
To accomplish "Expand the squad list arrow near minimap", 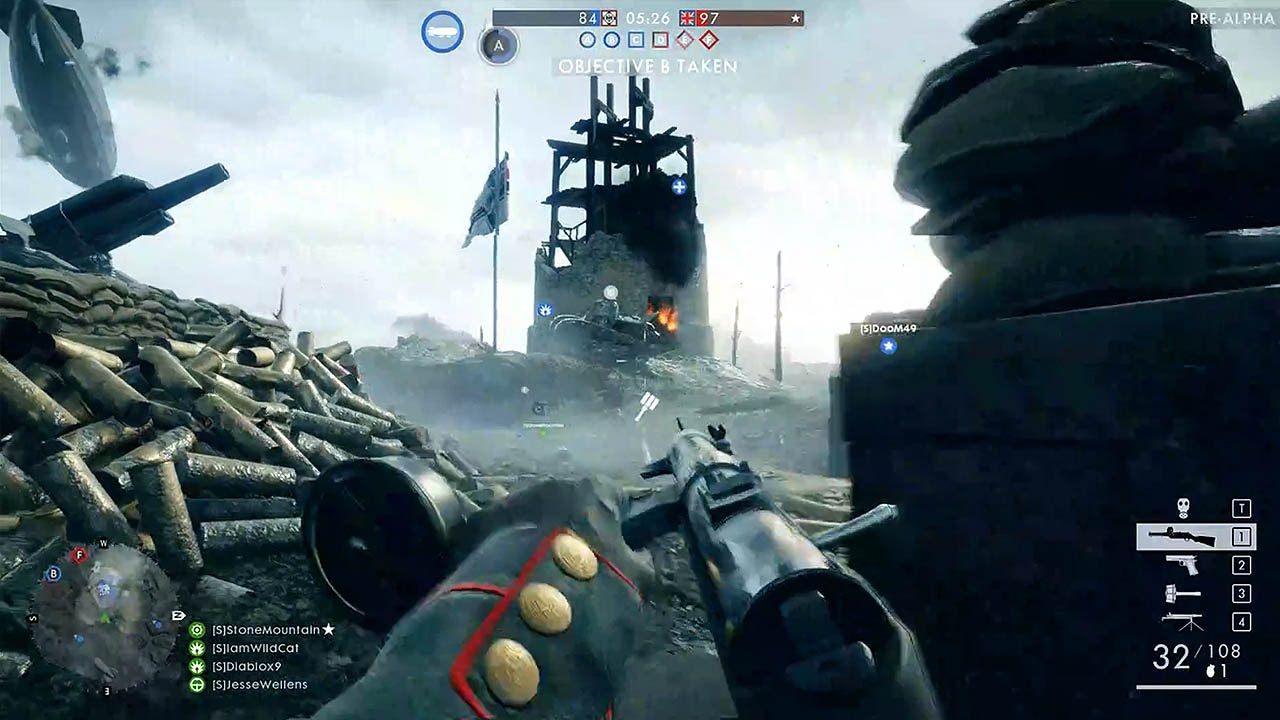I will [179, 616].
